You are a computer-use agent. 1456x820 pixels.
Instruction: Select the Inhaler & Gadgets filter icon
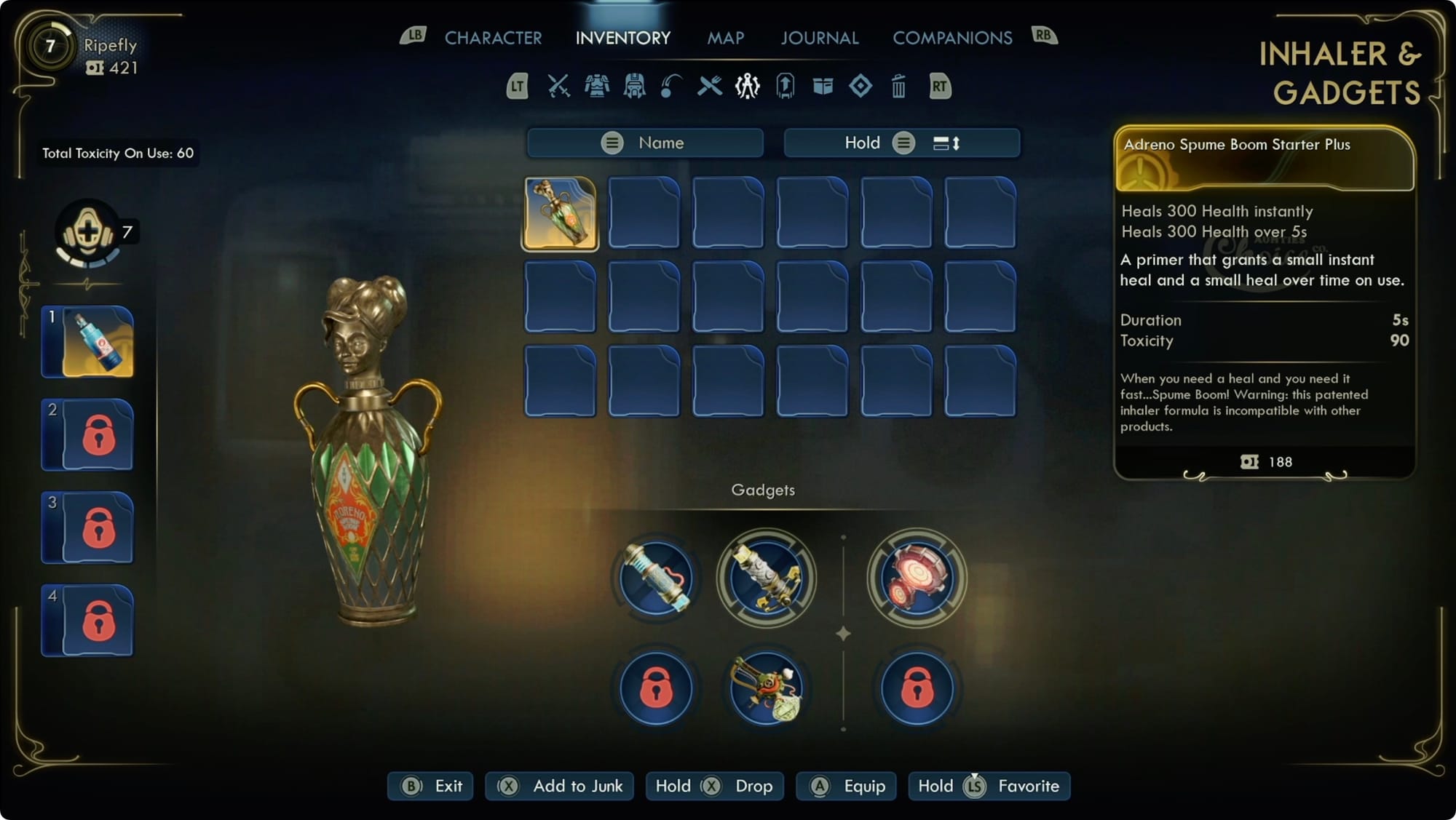pyautogui.click(x=746, y=87)
